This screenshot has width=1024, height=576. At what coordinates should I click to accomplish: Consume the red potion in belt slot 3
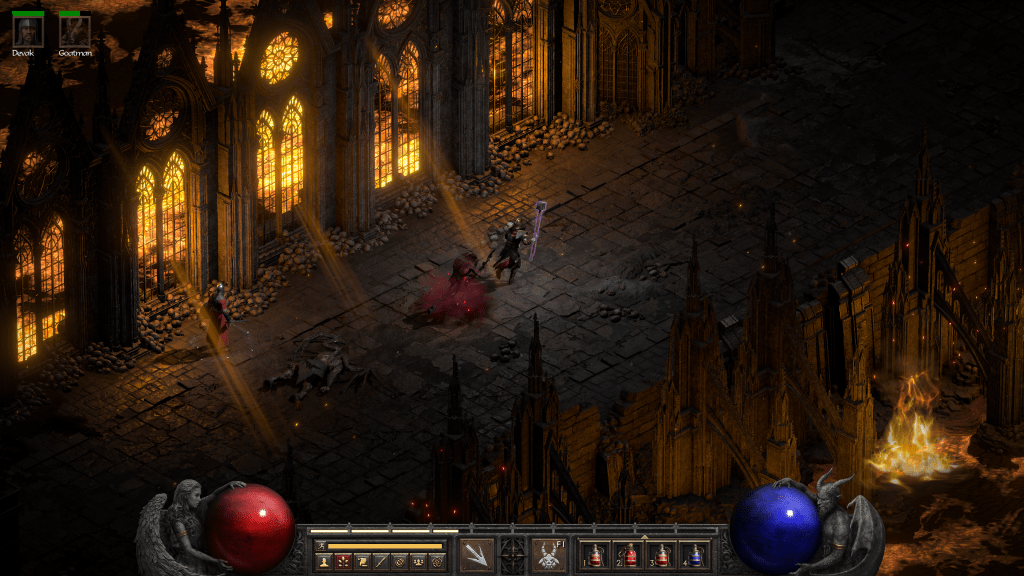click(662, 555)
